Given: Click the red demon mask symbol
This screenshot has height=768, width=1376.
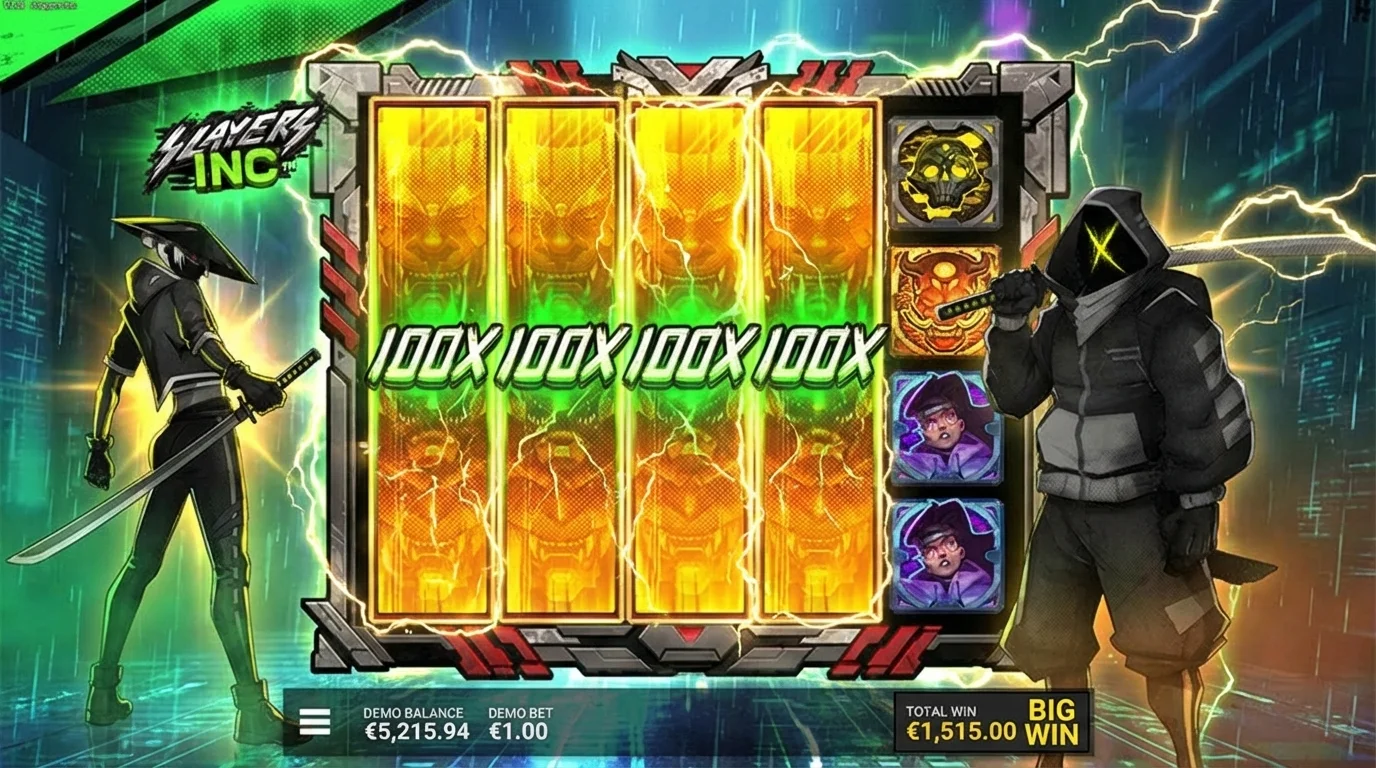Looking at the screenshot, I should [943, 295].
